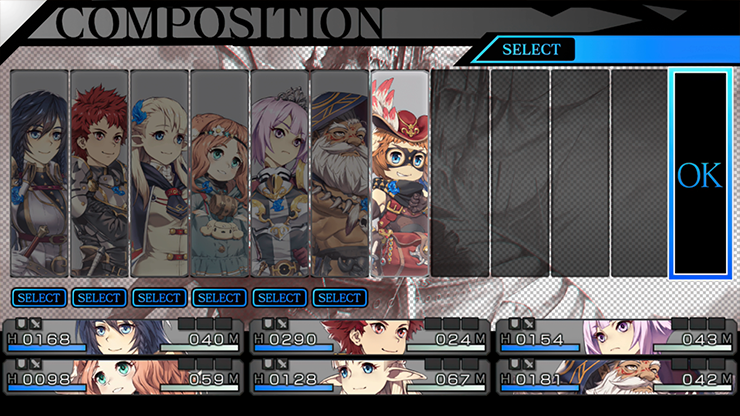Pick the blonde elf character card

pyautogui.click(x=159, y=172)
